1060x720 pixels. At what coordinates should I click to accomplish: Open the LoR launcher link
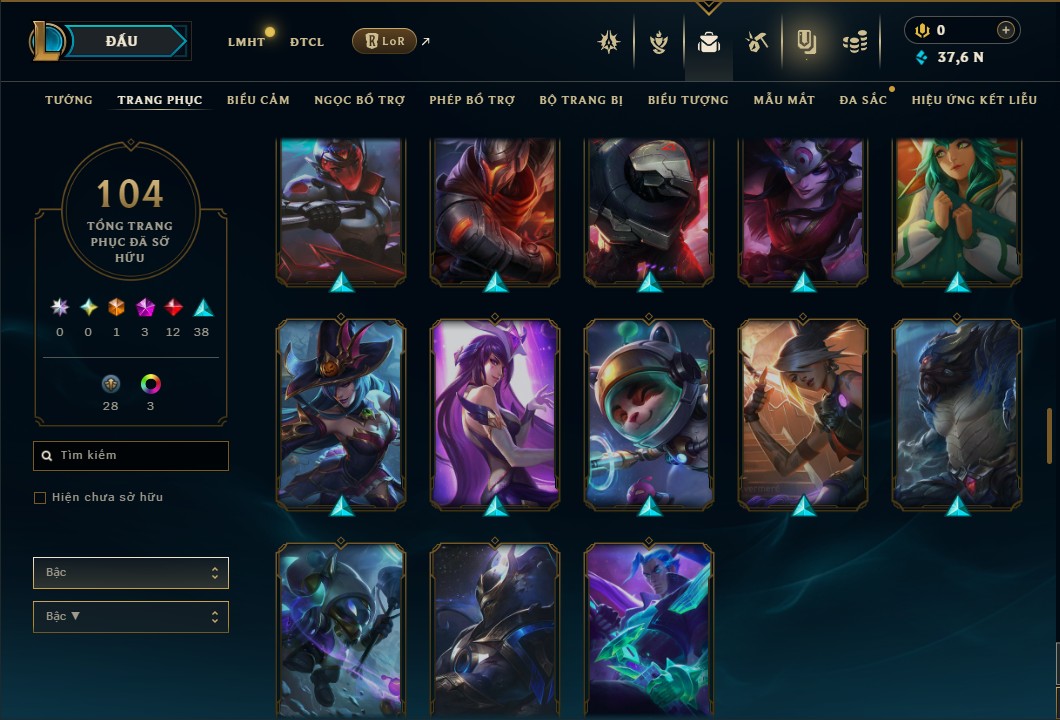[384, 41]
